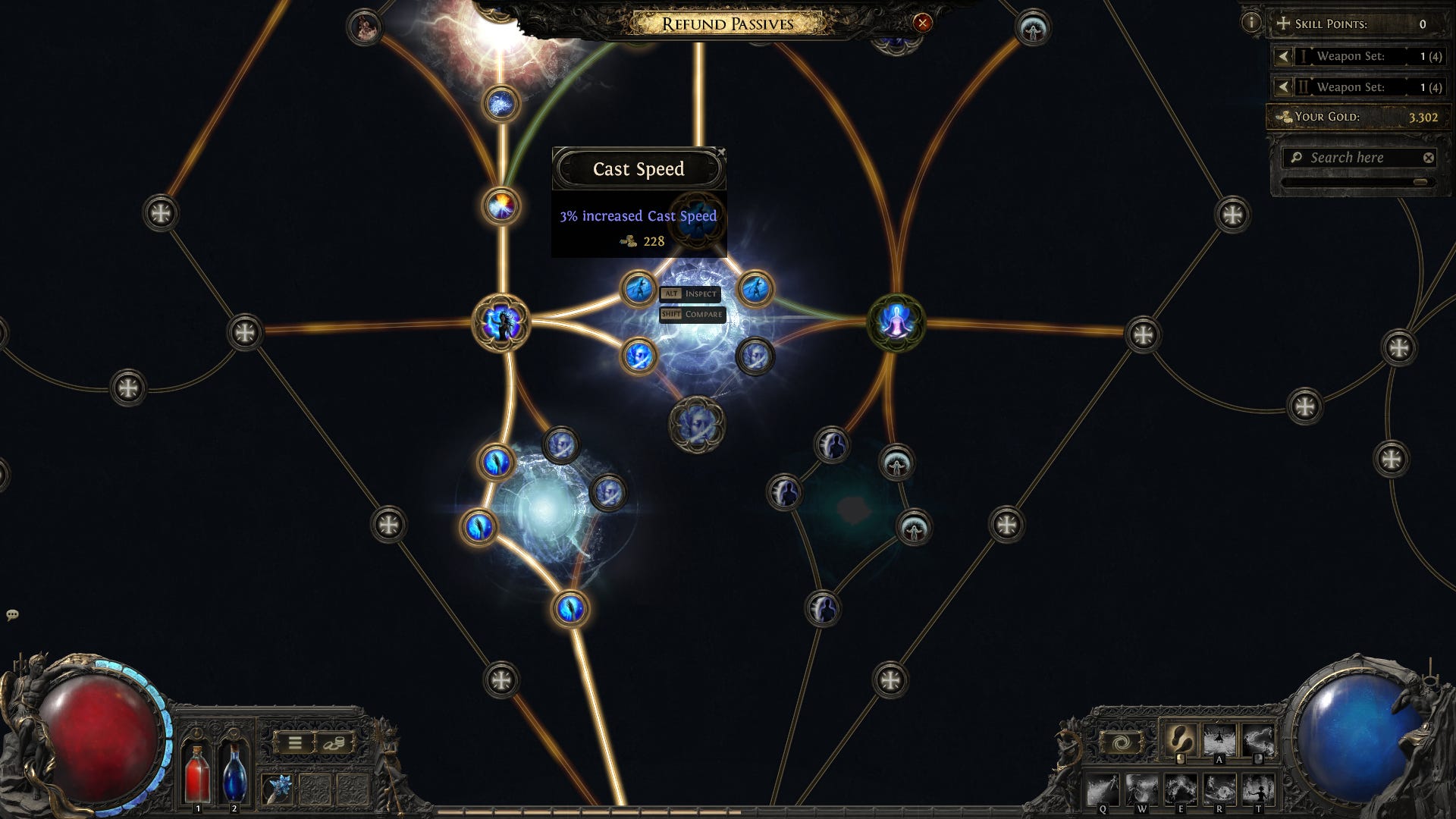Open the chat bubble icon
The image size is (1456, 819).
(12, 615)
